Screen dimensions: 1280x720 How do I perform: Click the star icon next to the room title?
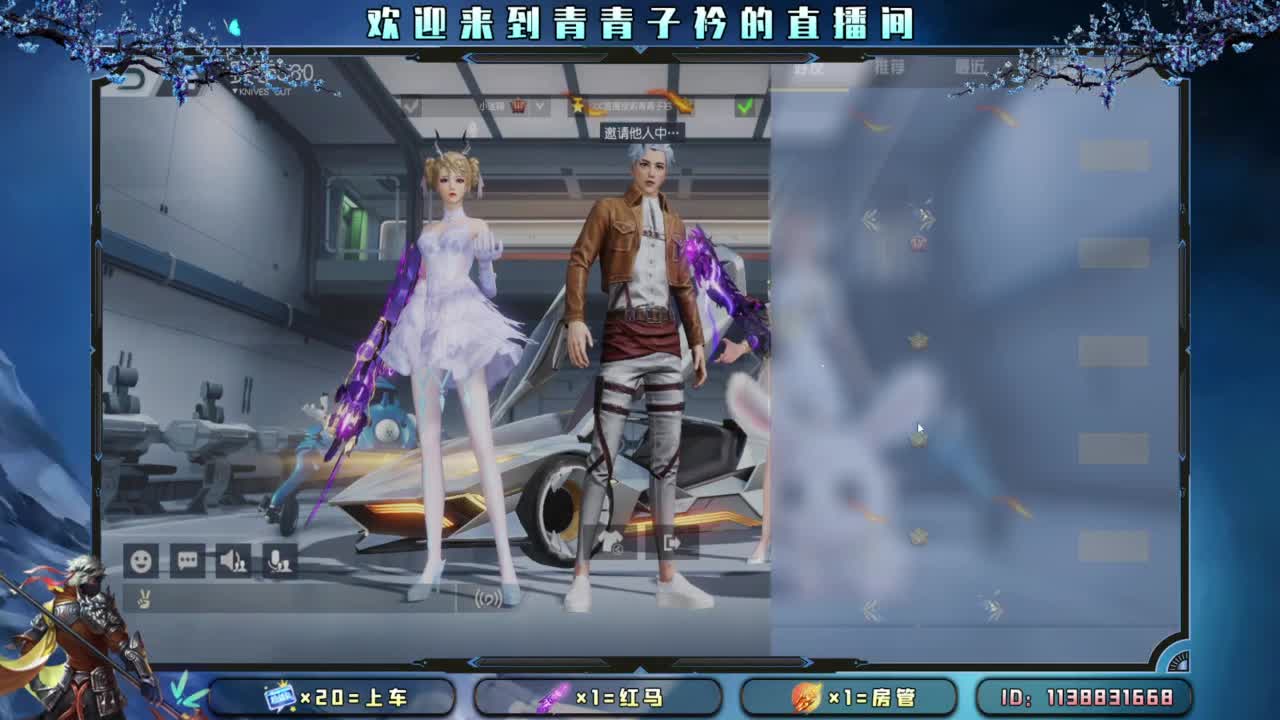(x=578, y=105)
